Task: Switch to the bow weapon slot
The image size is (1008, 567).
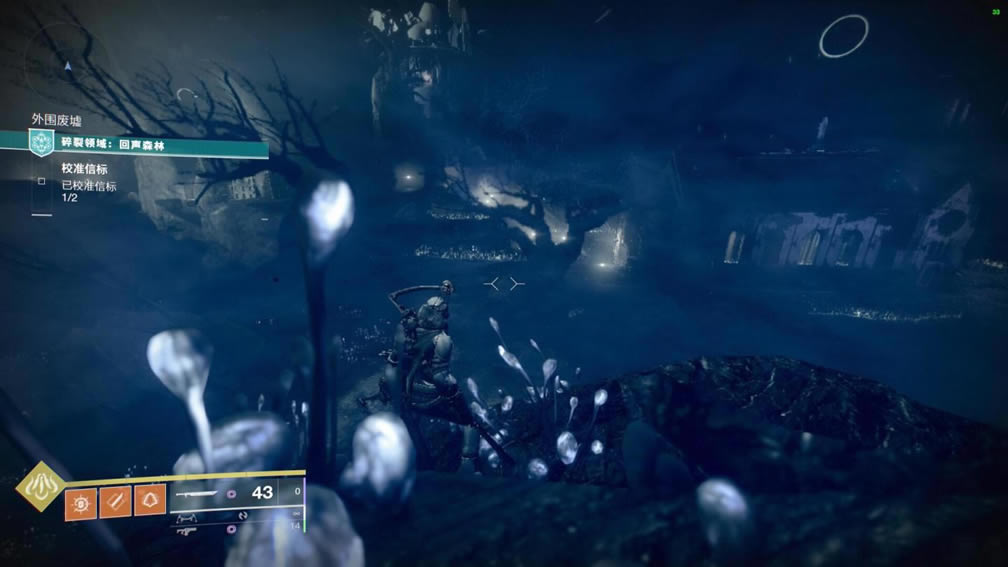Action: [x=188, y=519]
